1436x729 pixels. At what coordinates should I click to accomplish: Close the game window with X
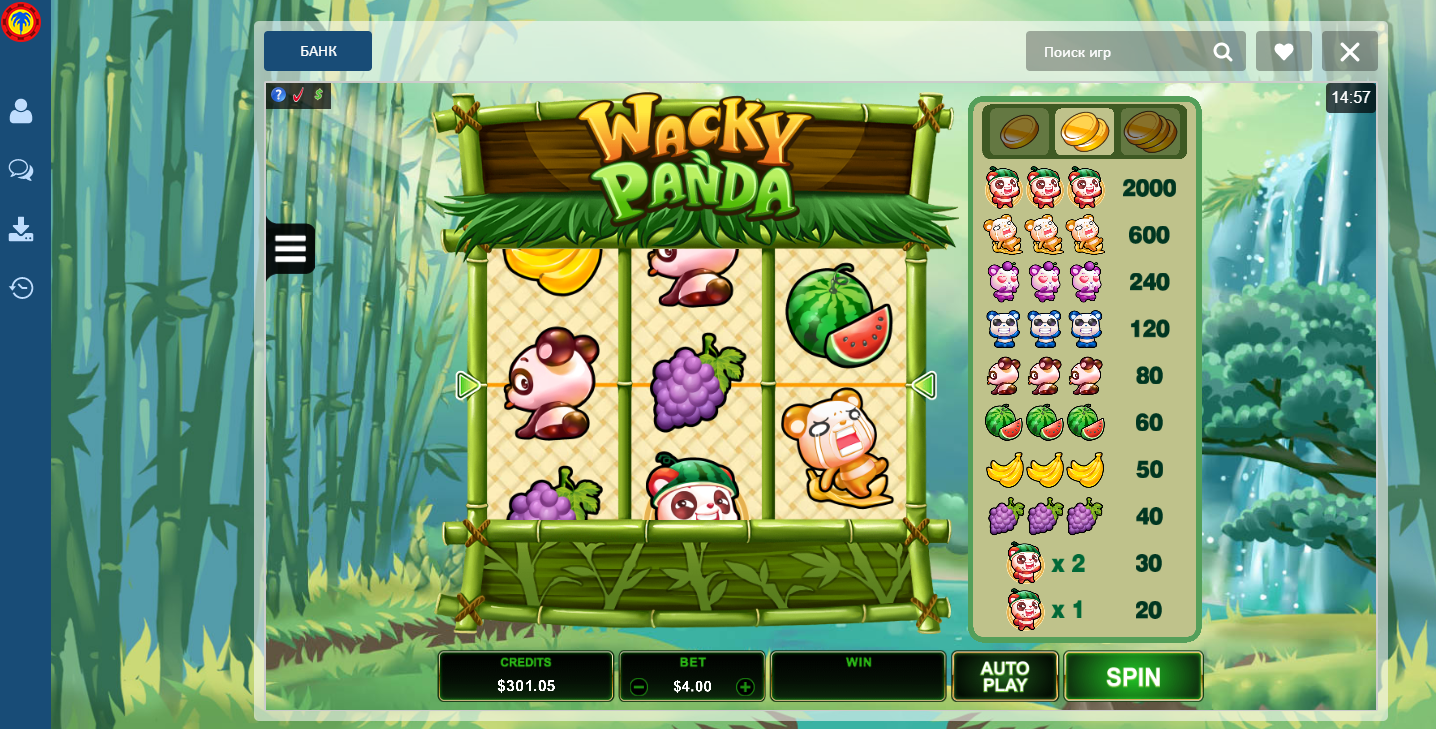[1350, 52]
